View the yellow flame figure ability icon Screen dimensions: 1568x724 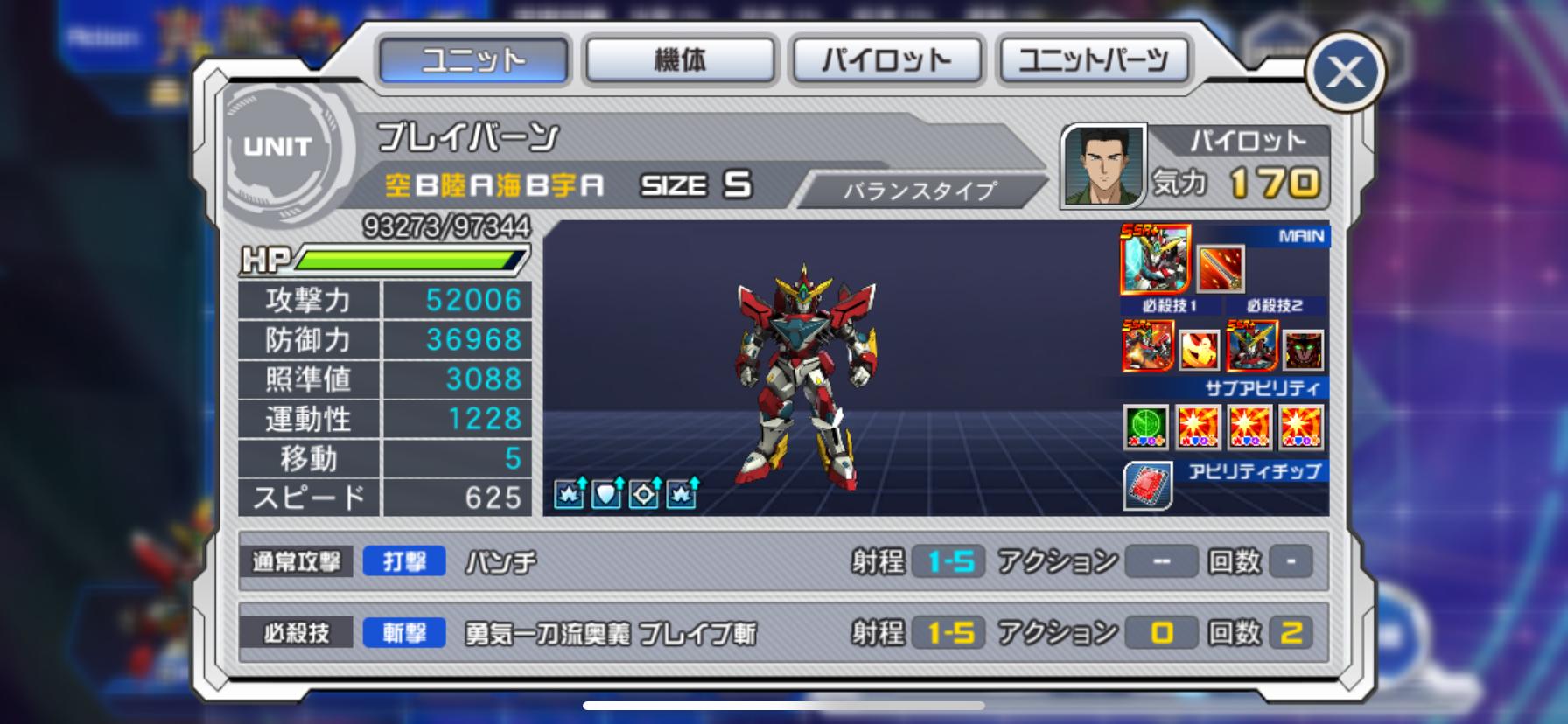(x=1199, y=350)
